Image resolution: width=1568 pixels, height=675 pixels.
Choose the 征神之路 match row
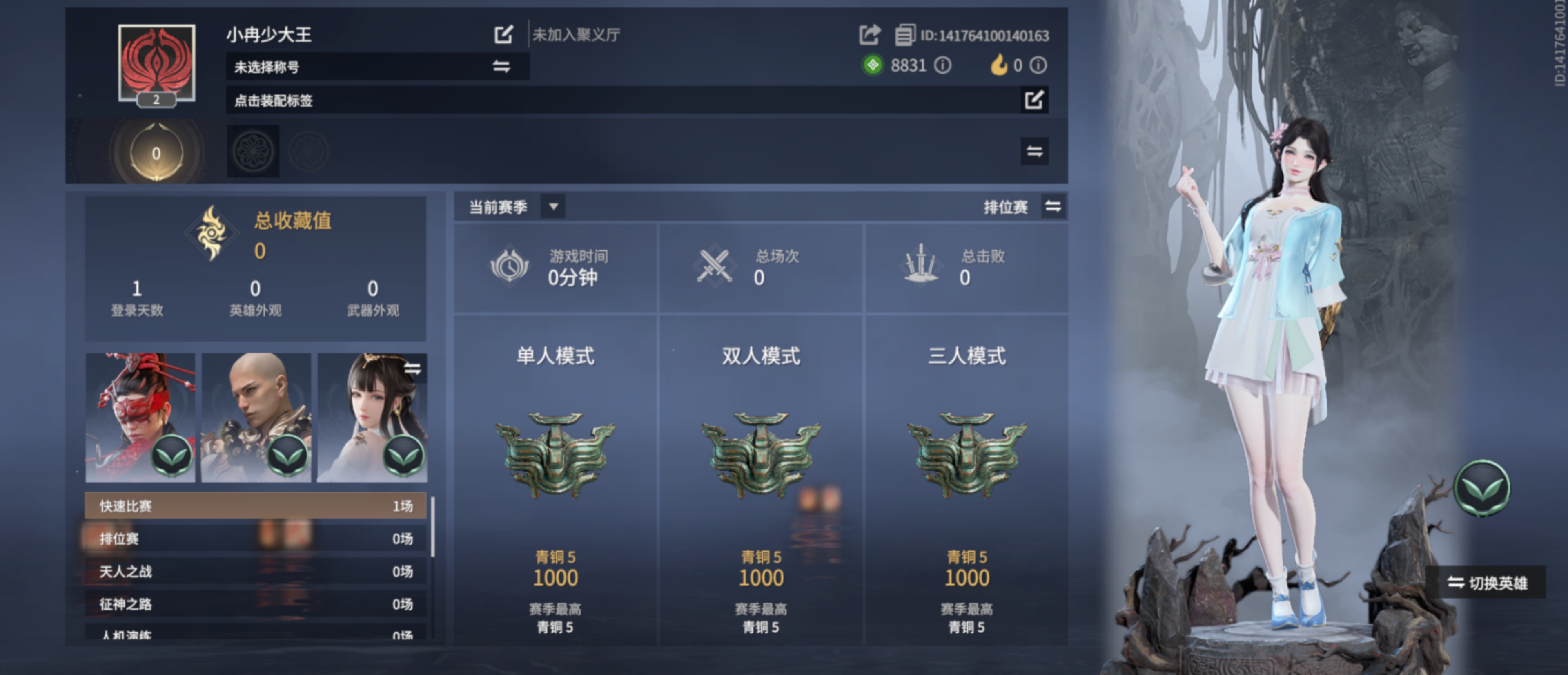tap(256, 604)
